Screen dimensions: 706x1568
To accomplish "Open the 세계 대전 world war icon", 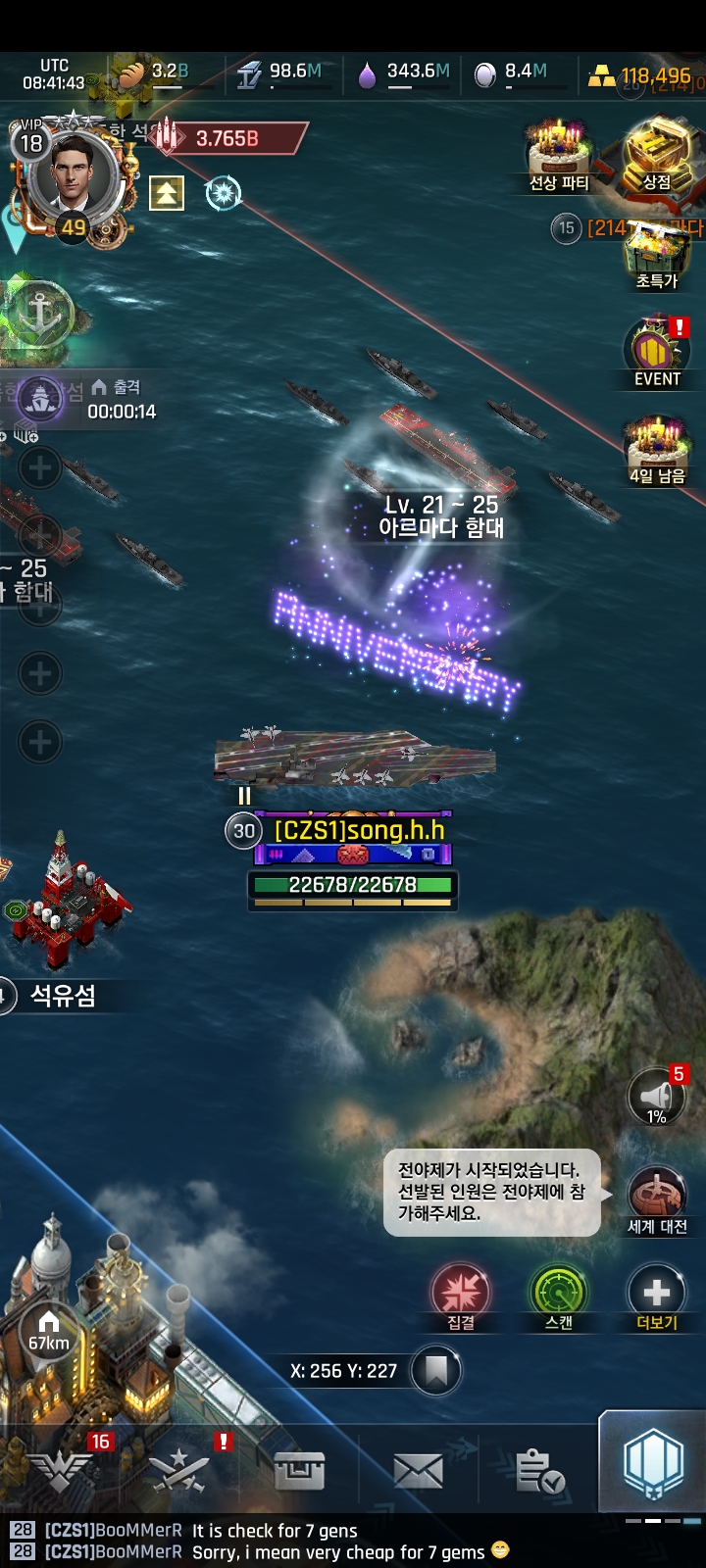I will (657, 1196).
